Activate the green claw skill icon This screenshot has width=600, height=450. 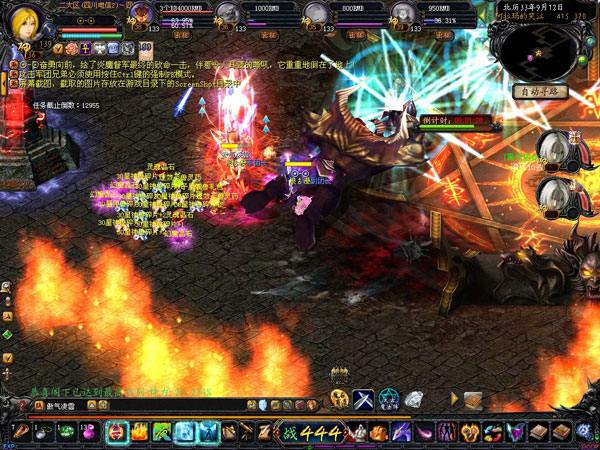[161, 432]
